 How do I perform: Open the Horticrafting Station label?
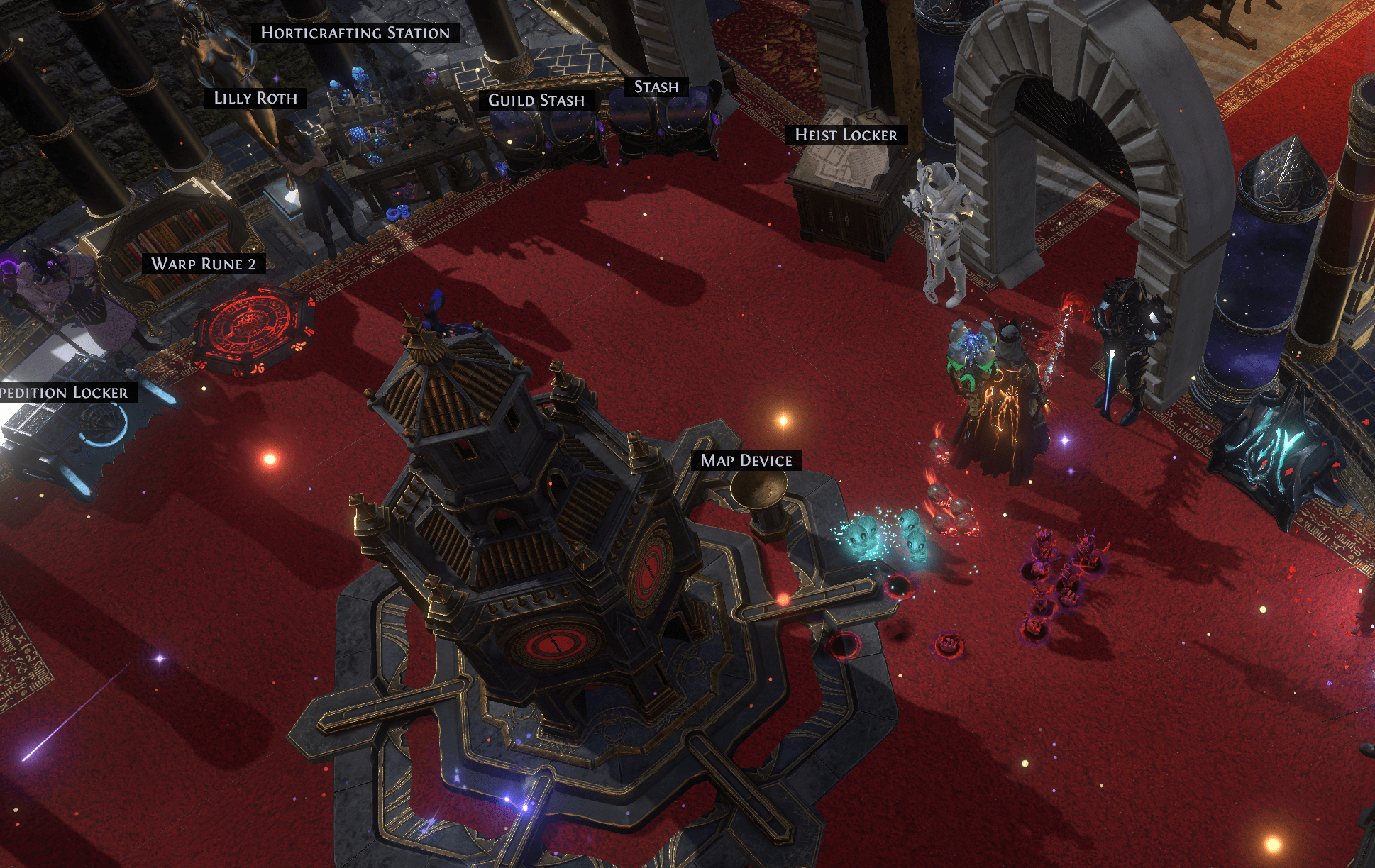tap(355, 33)
